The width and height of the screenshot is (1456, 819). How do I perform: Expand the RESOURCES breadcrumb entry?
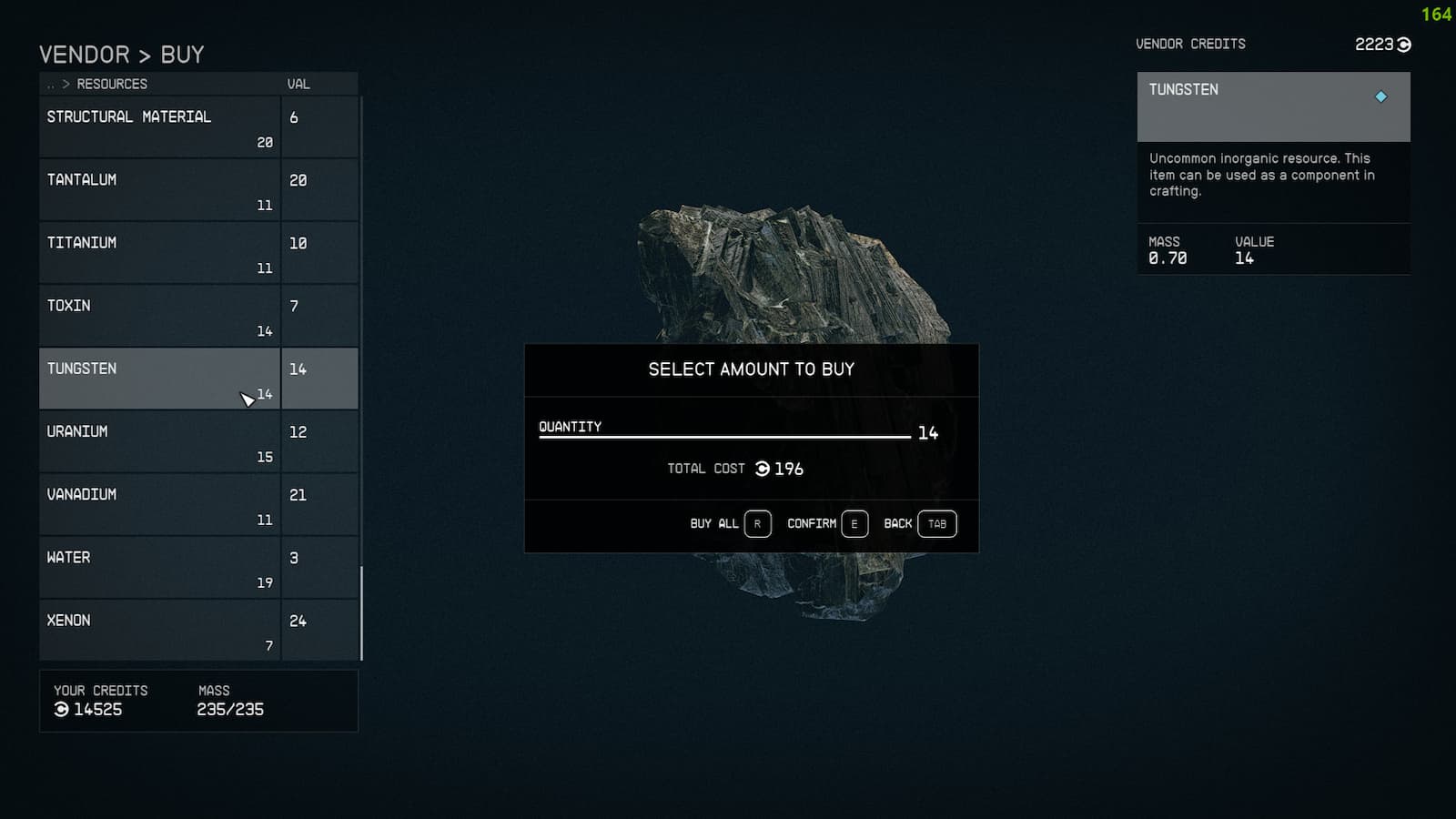tap(112, 83)
